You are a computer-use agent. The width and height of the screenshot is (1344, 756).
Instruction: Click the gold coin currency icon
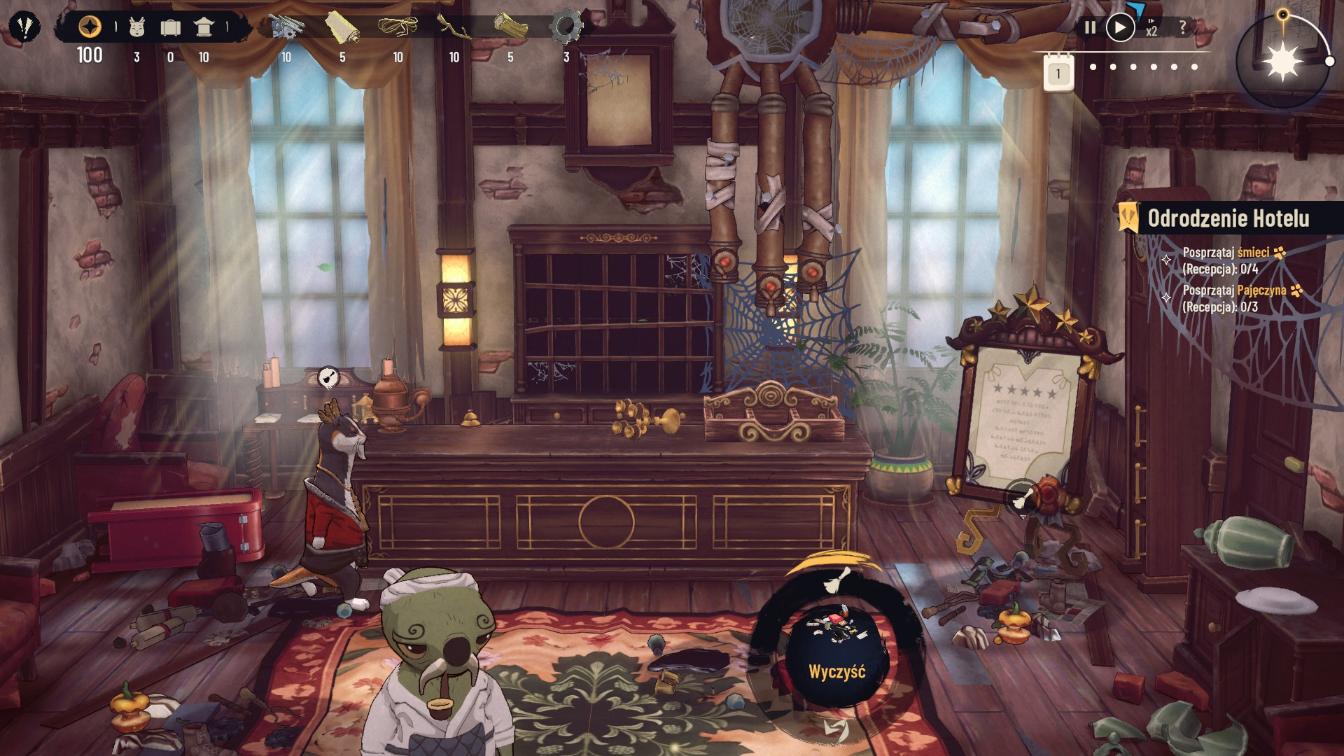(90, 27)
